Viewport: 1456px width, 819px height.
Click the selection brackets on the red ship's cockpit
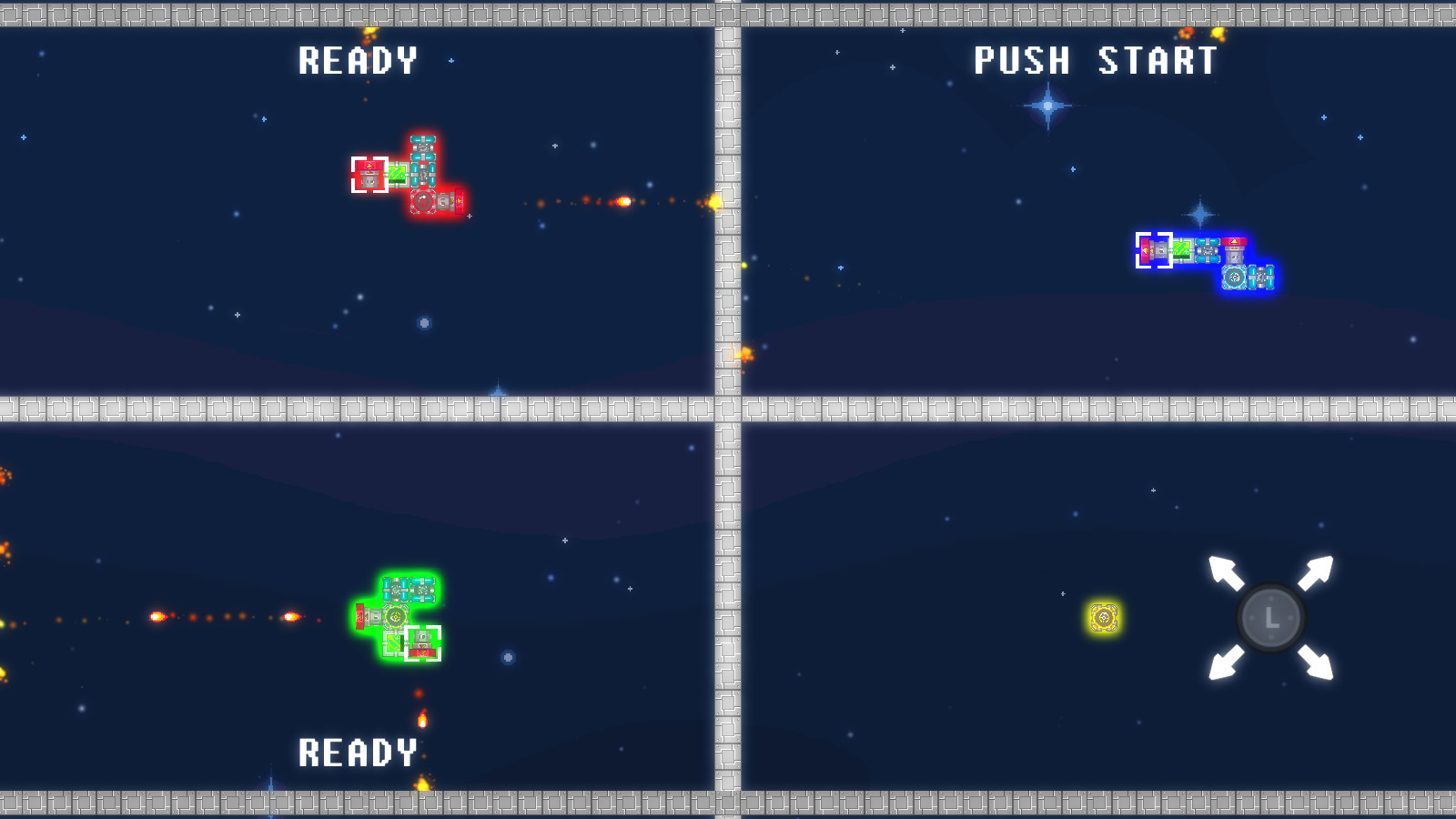click(369, 175)
